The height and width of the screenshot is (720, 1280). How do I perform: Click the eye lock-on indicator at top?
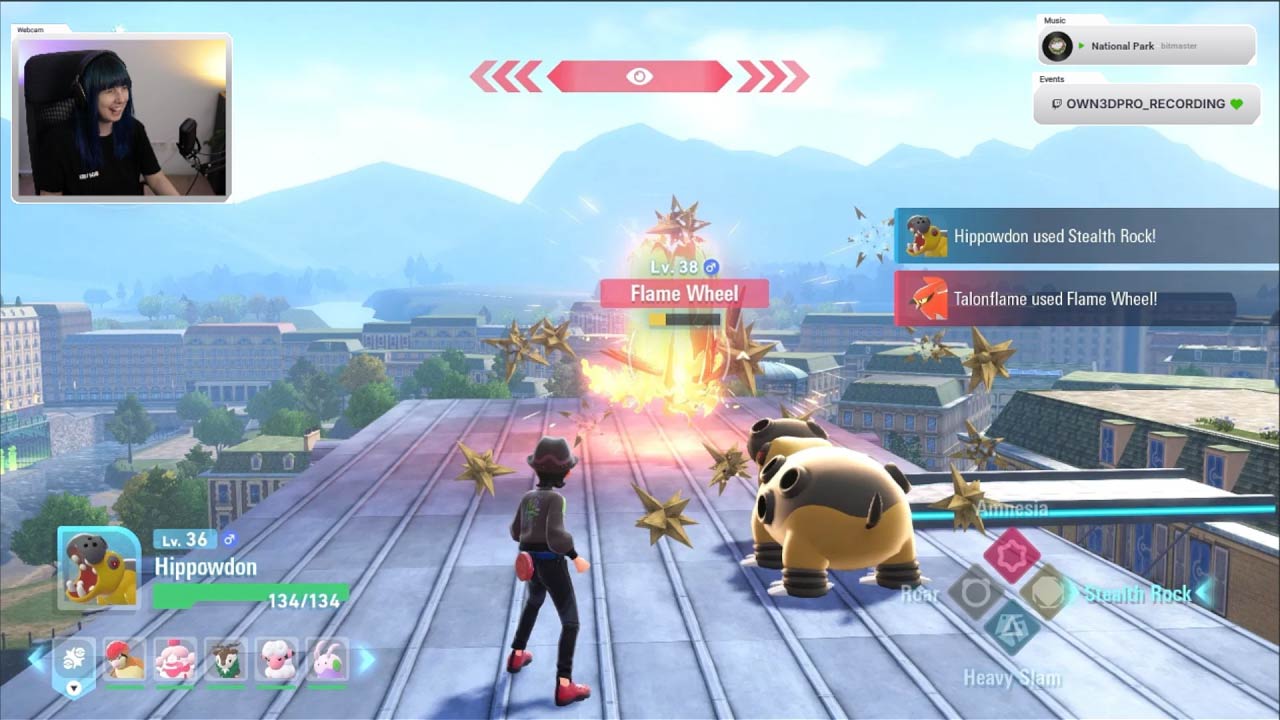[x=639, y=76]
